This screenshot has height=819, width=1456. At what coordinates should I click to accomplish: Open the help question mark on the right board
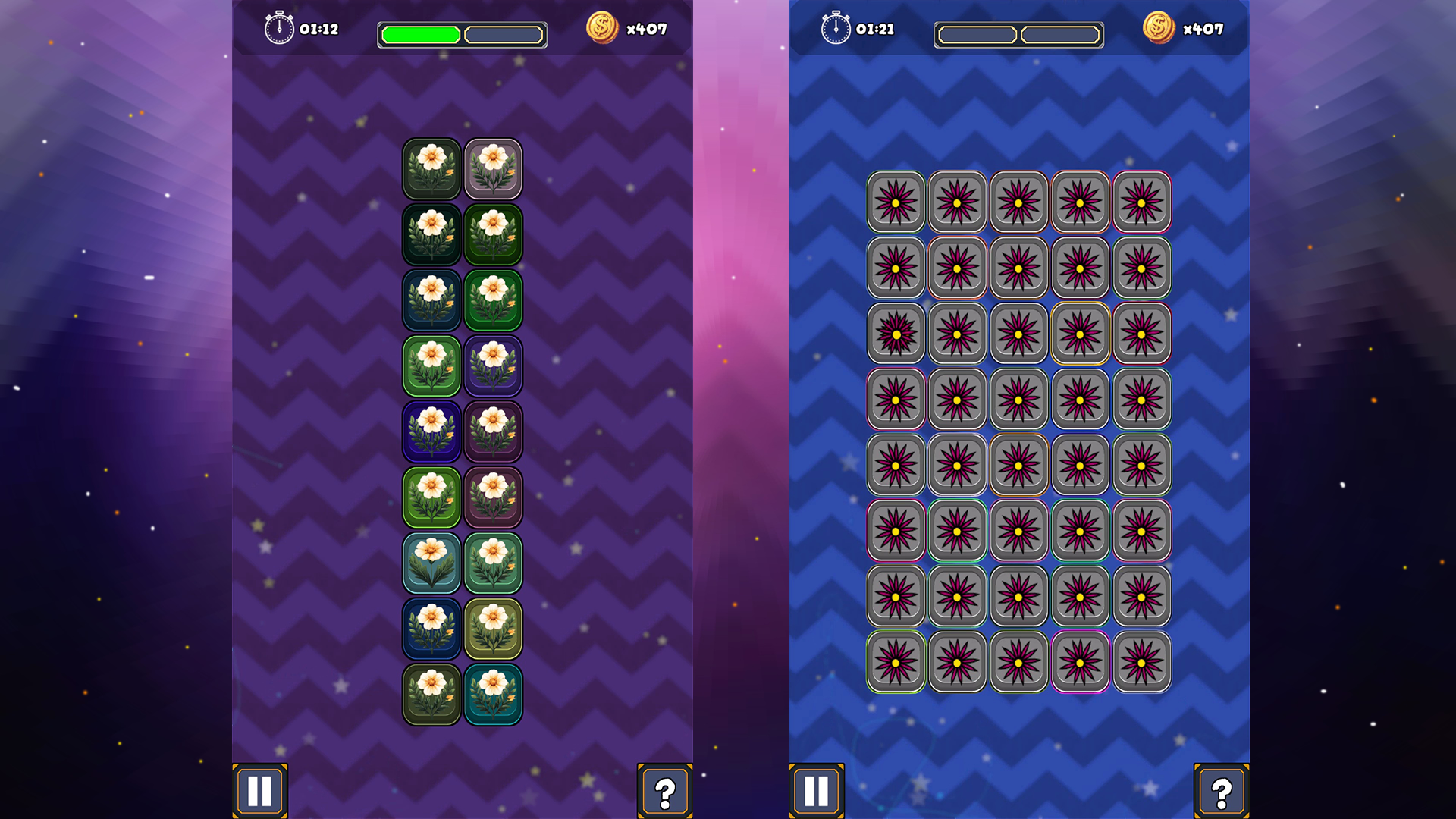pos(1222,789)
